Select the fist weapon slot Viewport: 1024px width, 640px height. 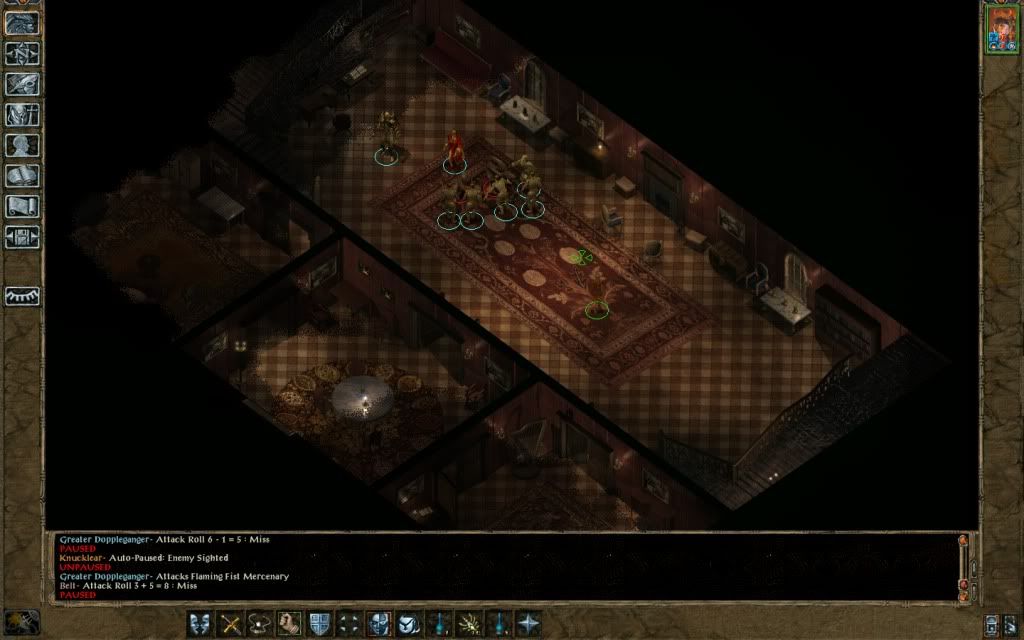[290, 623]
